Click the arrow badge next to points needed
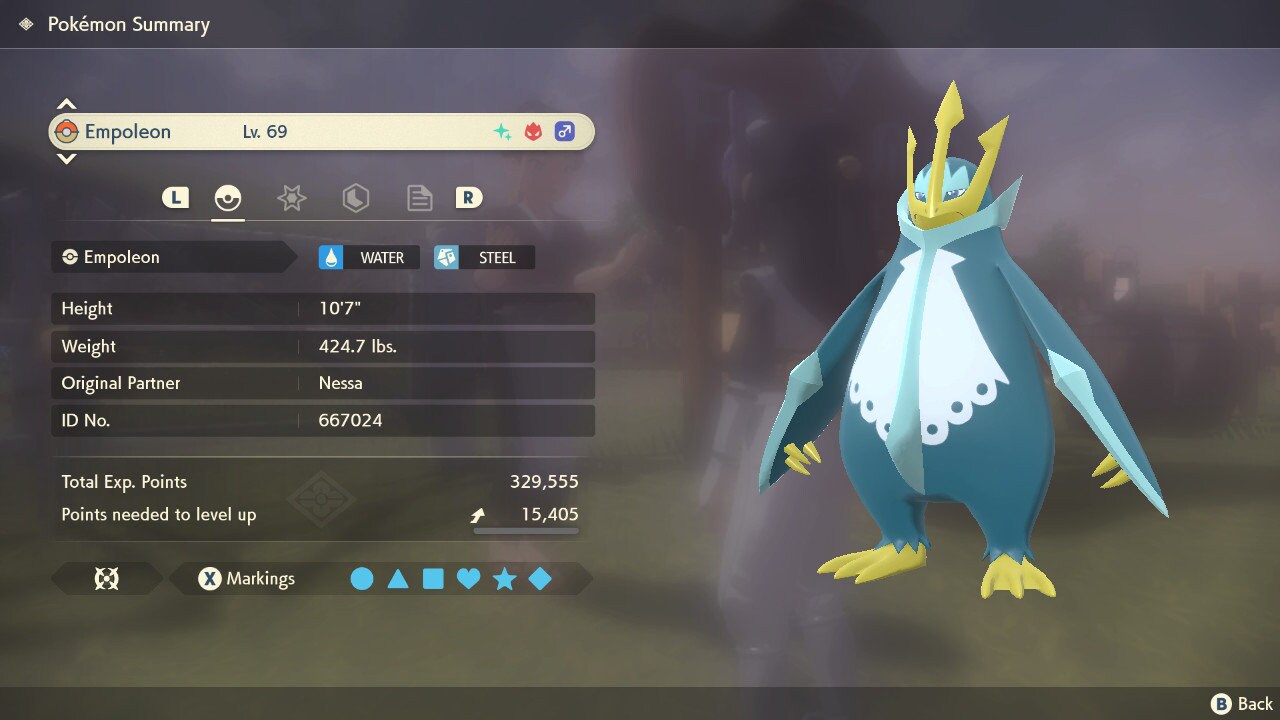 point(478,513)
